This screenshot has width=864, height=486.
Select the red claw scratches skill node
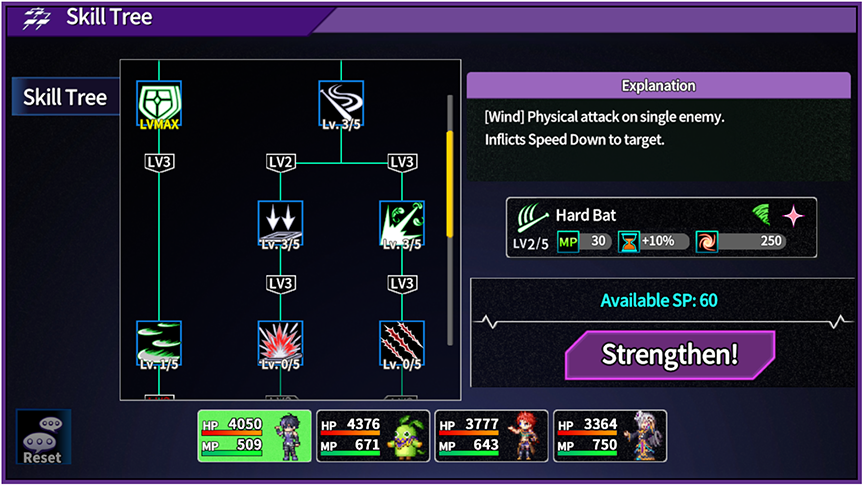click(402, 344)
